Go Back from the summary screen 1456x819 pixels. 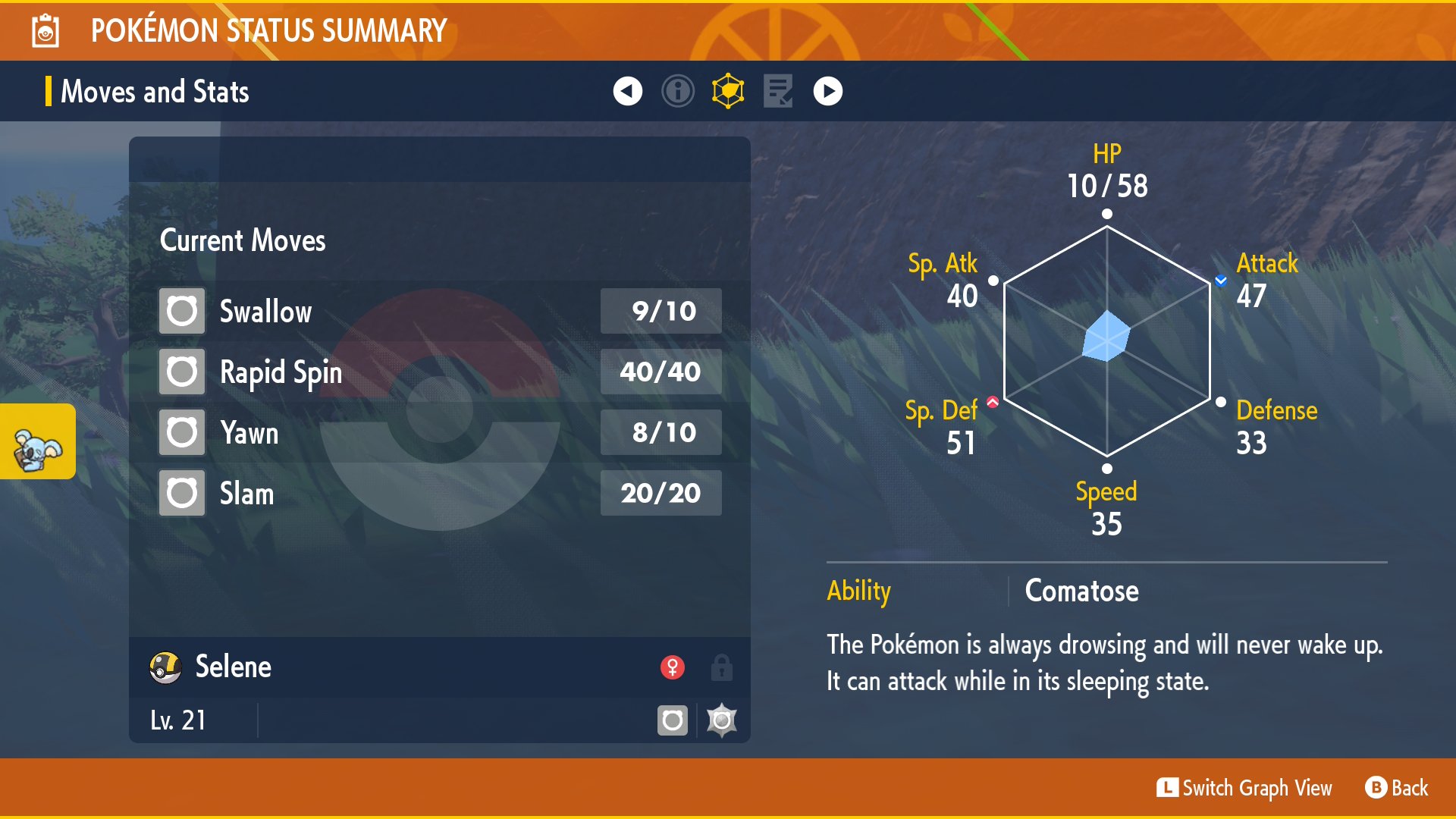1397,788
